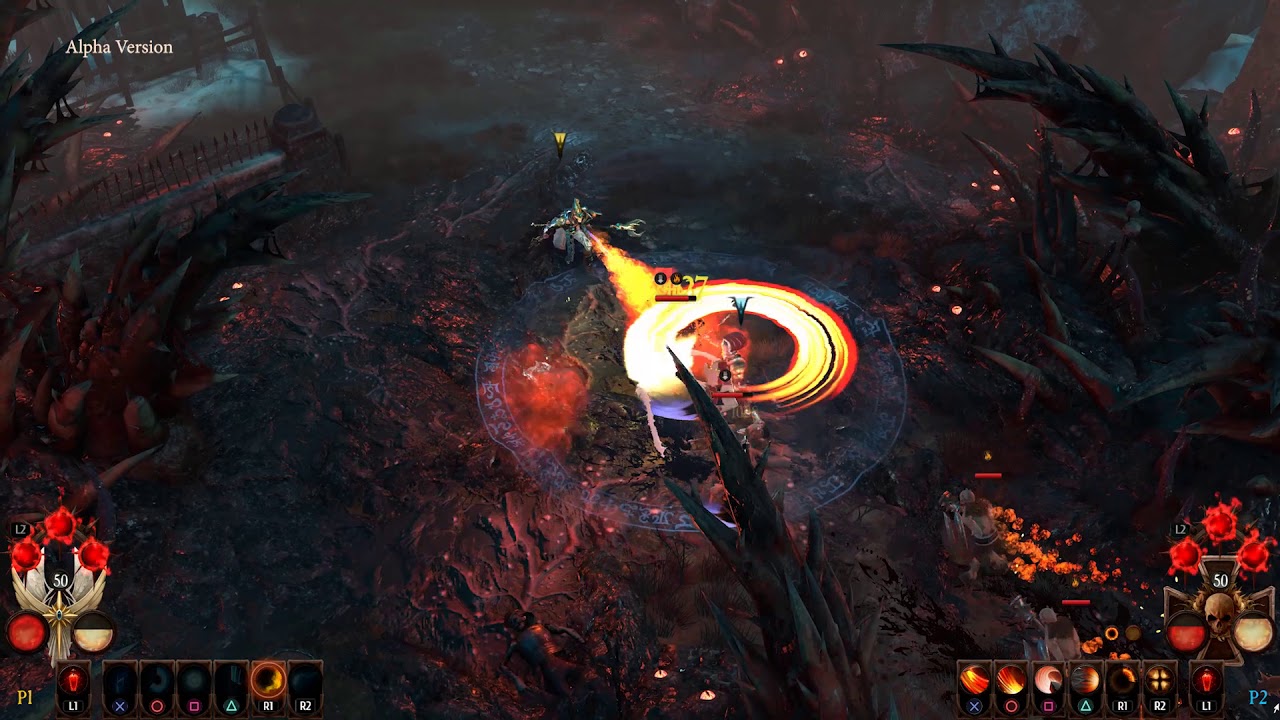Activate Player 2's fireball sphere skill
Image resolution: width=1280 pixels, height=720 pixels.
1085,681
